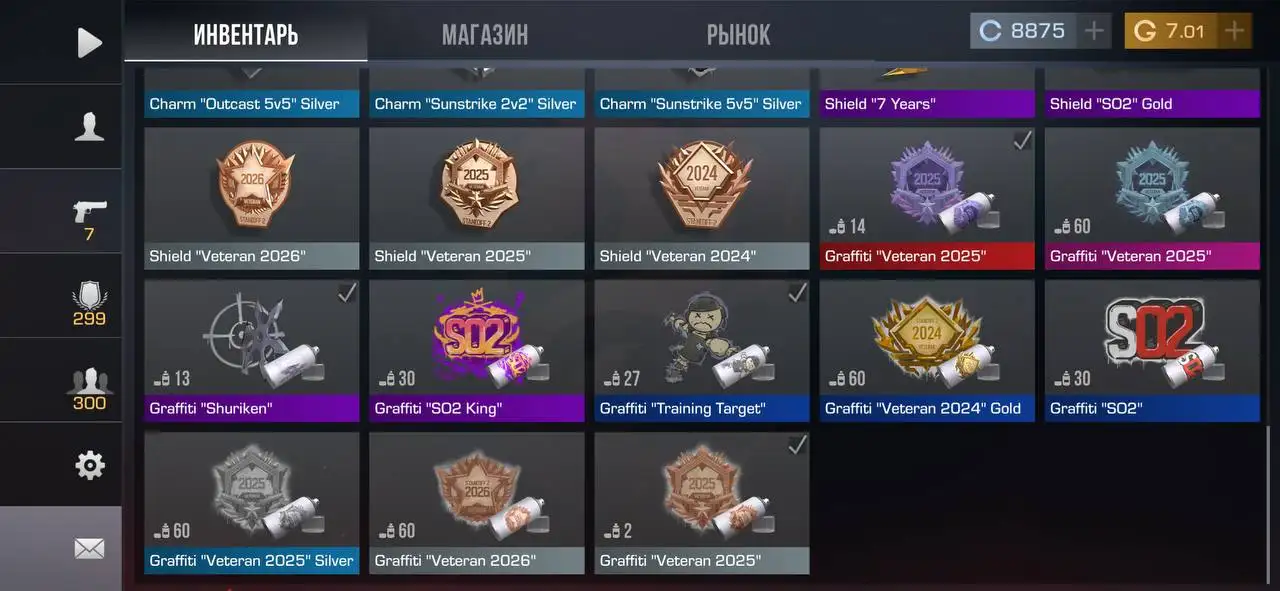The width and height of the screenshot is (1280, 591).
Task: Select the ИНВЕНТАРЬ tab
Action: (x=246, y=36)
